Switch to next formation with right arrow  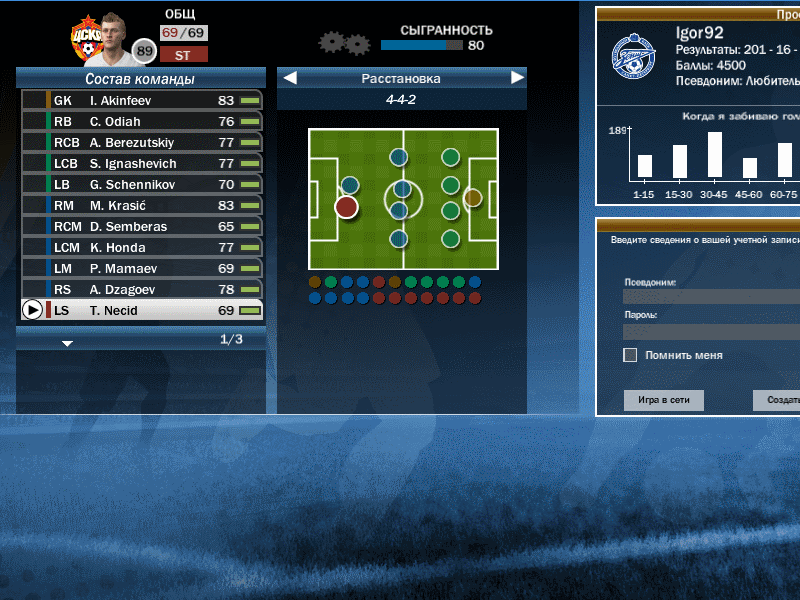point(517,78)
